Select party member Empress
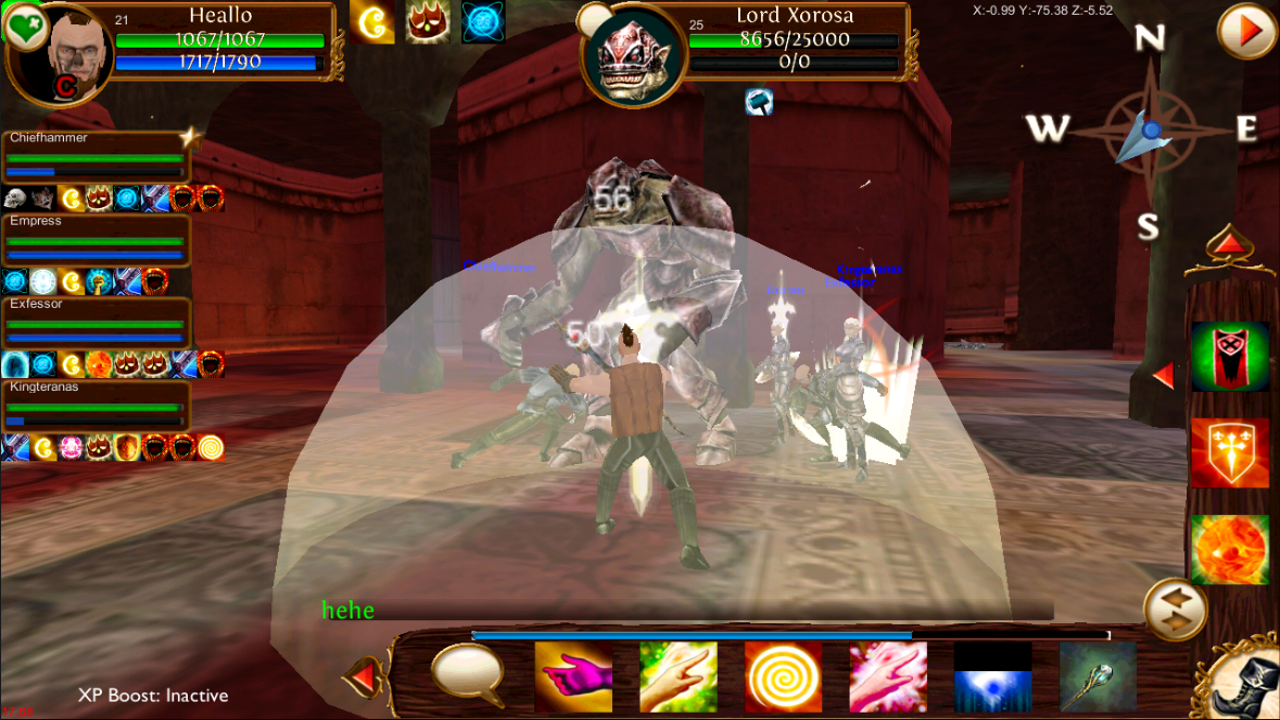Image resolution: width=1280 pixels, height=720 pixels. [x=95, y=240]
